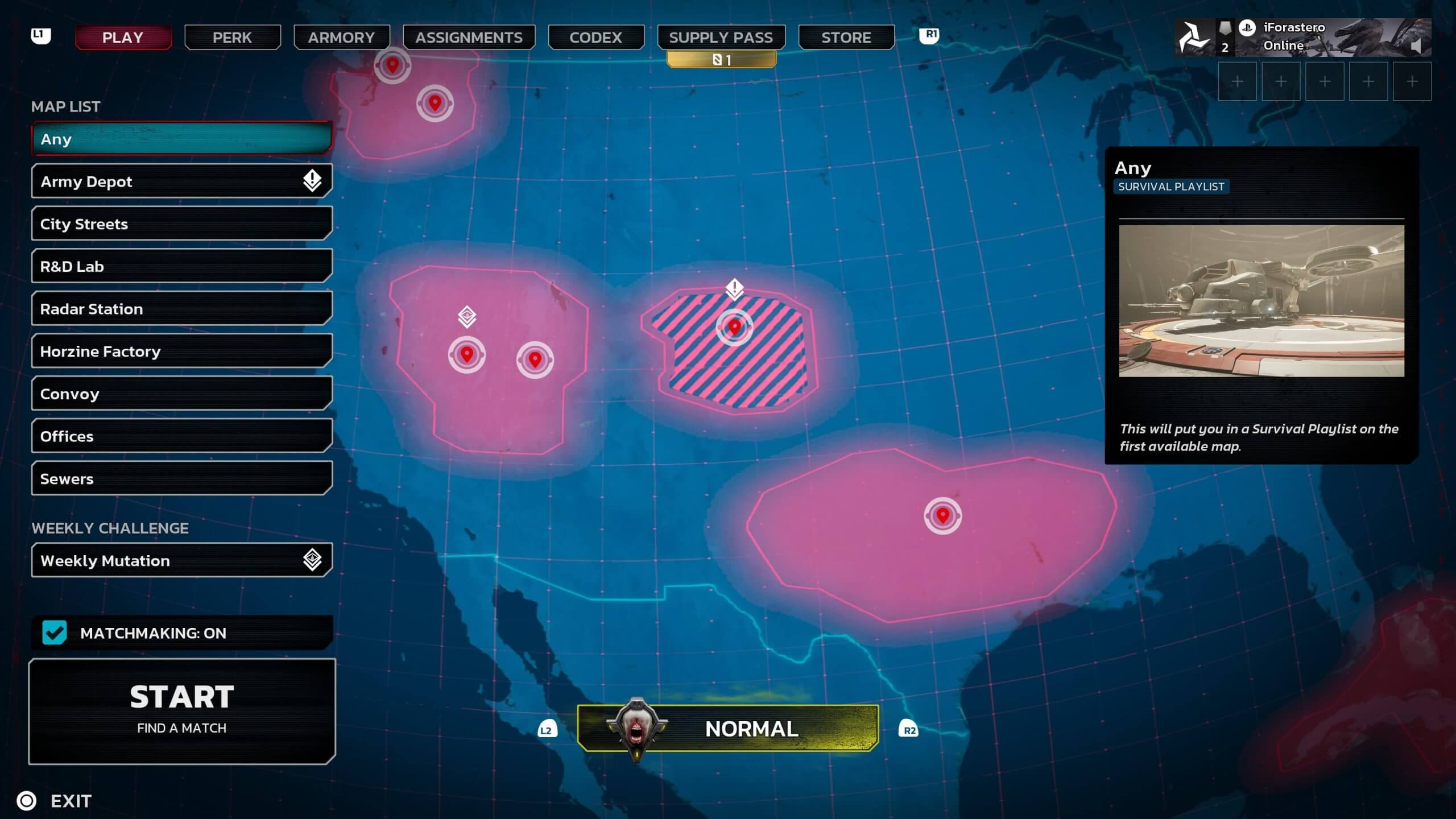Choose the Offices map
The image size is (1456, 819).
(181, 436)
